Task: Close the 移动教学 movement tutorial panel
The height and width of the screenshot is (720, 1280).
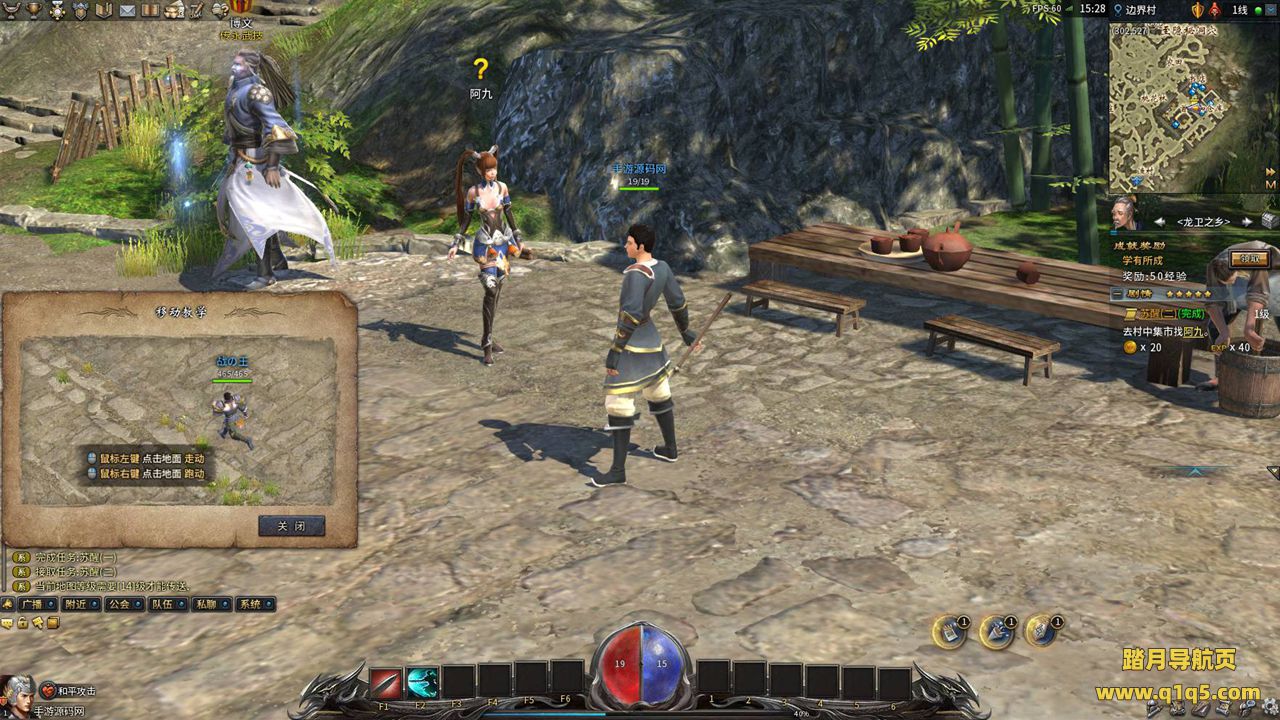Action: click(x=291, y=526)
